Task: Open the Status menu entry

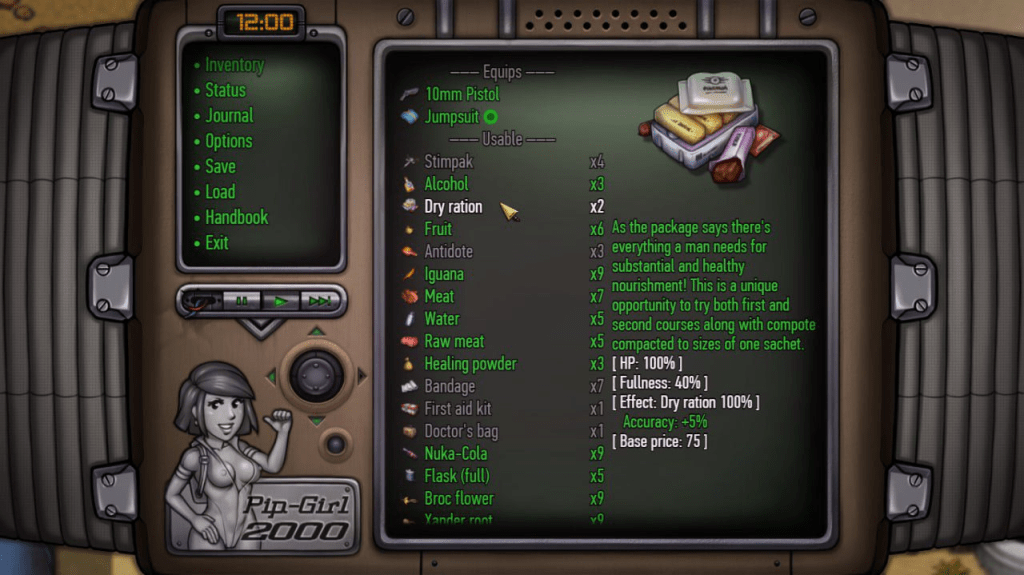Action: coord(225,90)
